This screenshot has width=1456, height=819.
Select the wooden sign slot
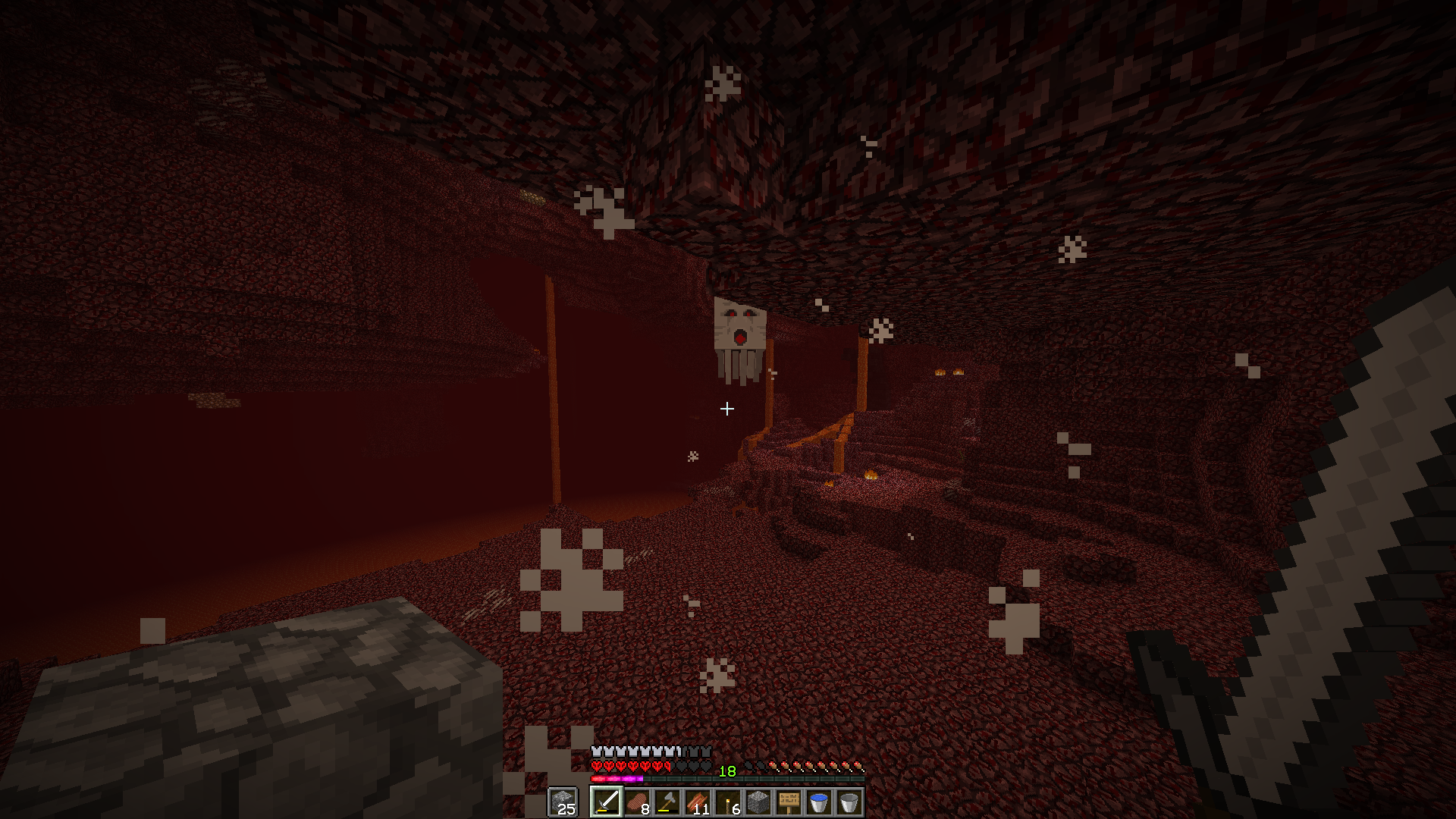tap(789, 802)
